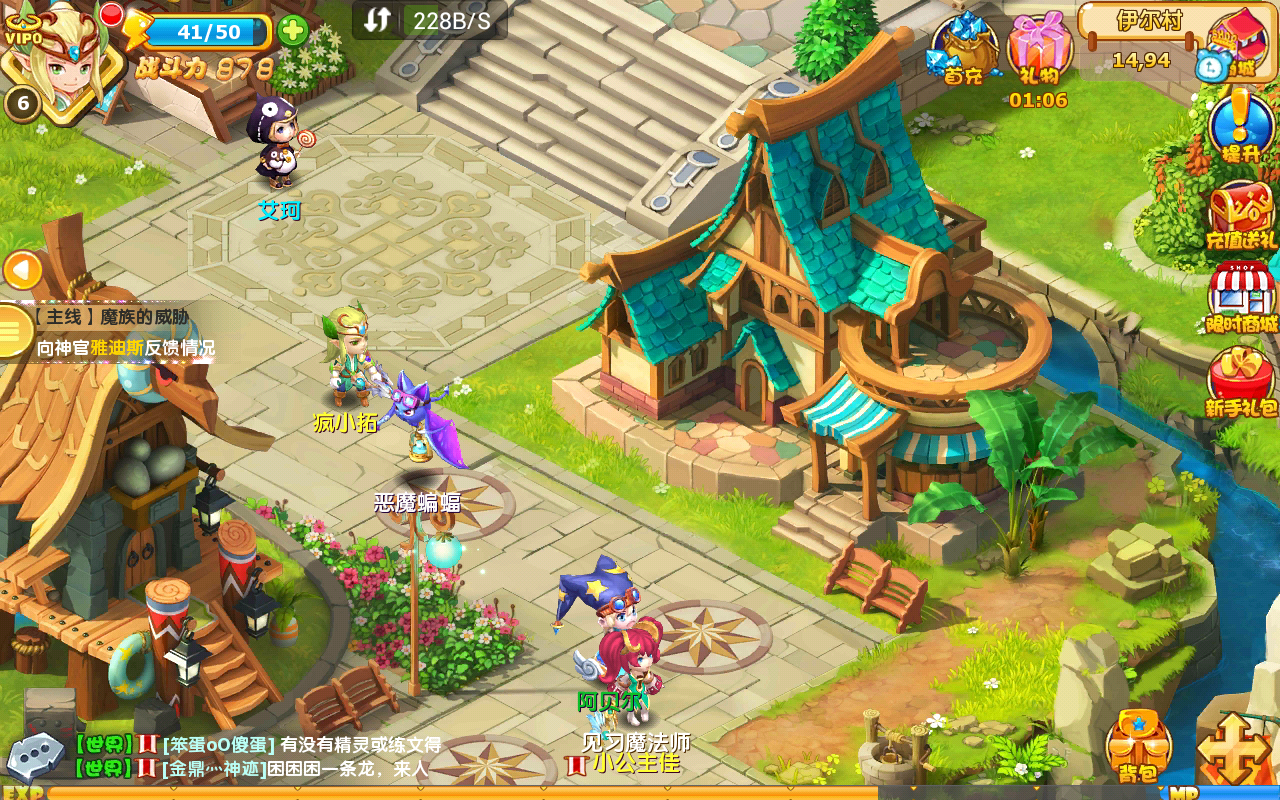Open the world chat message log
1280x800 pixels.
pyautogui.click(x=260, y=757)
